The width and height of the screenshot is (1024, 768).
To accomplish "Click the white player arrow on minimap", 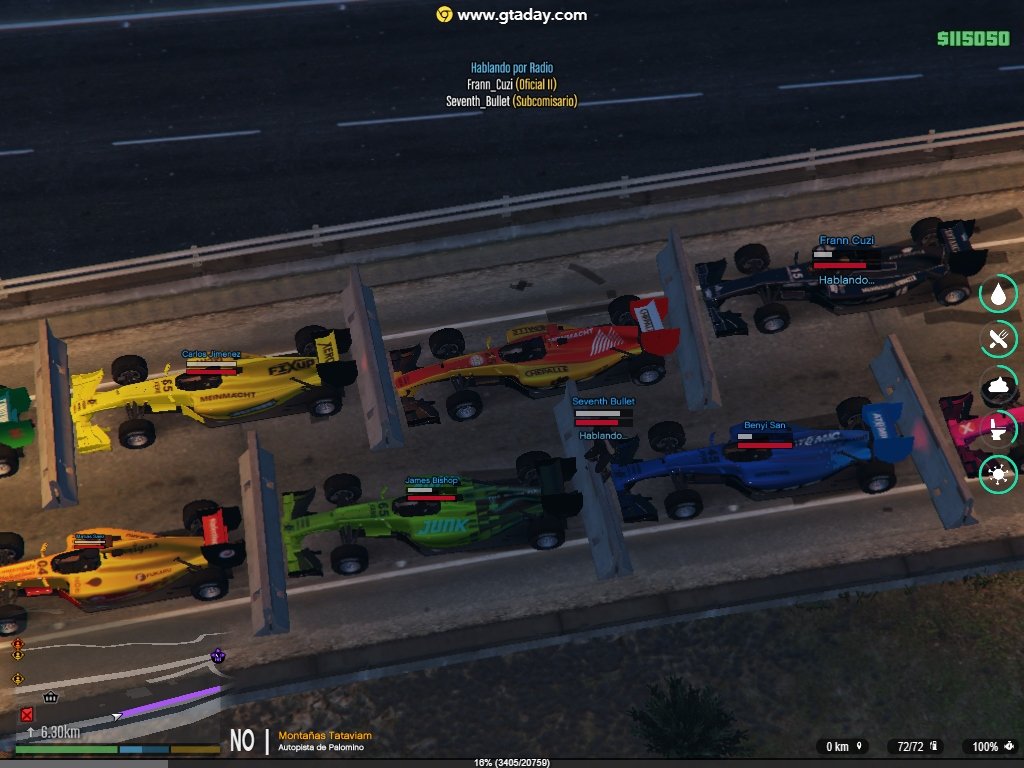I will (118, 716).
